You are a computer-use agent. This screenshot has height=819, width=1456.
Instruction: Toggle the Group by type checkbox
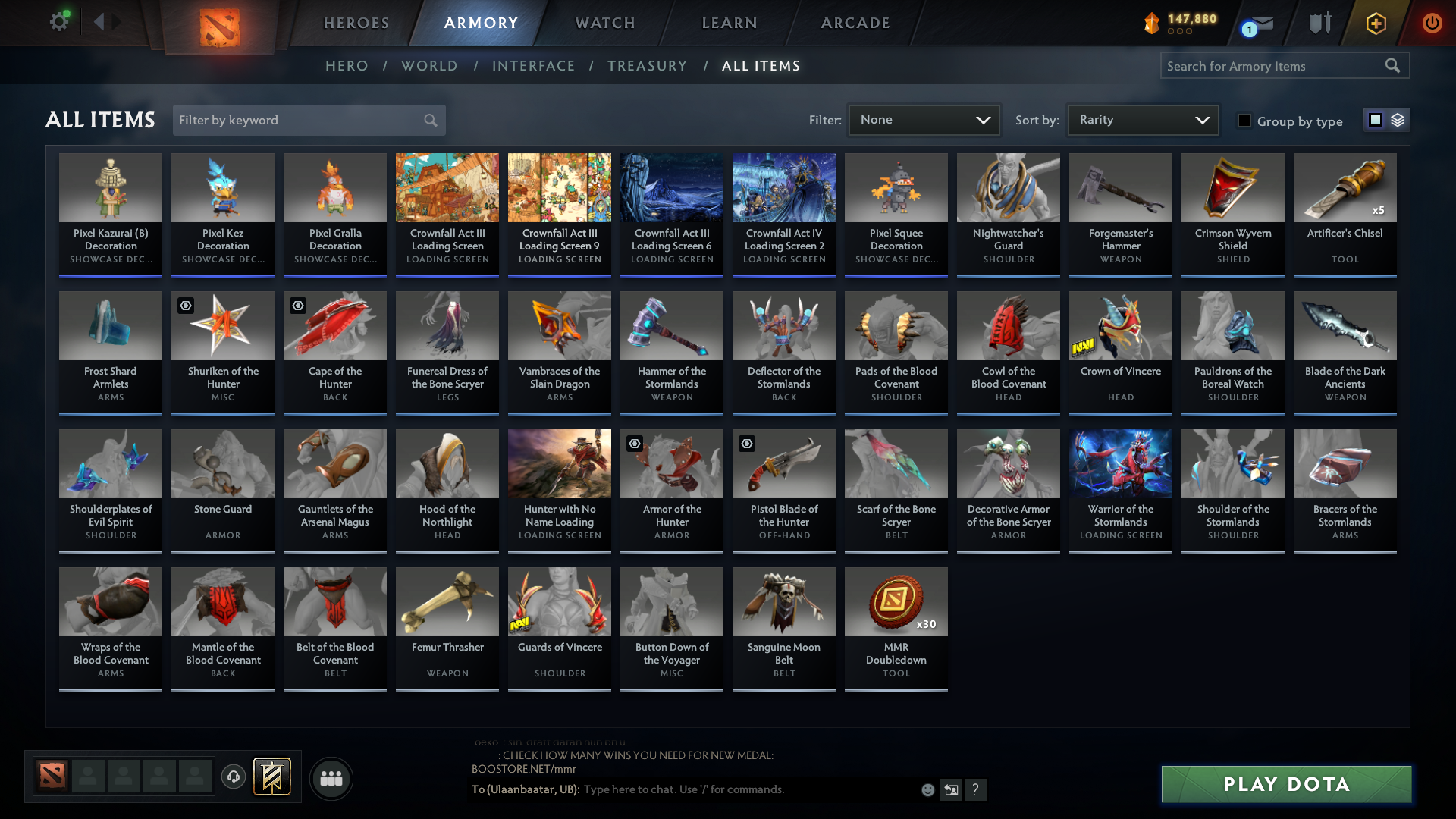click(1244, 120)
